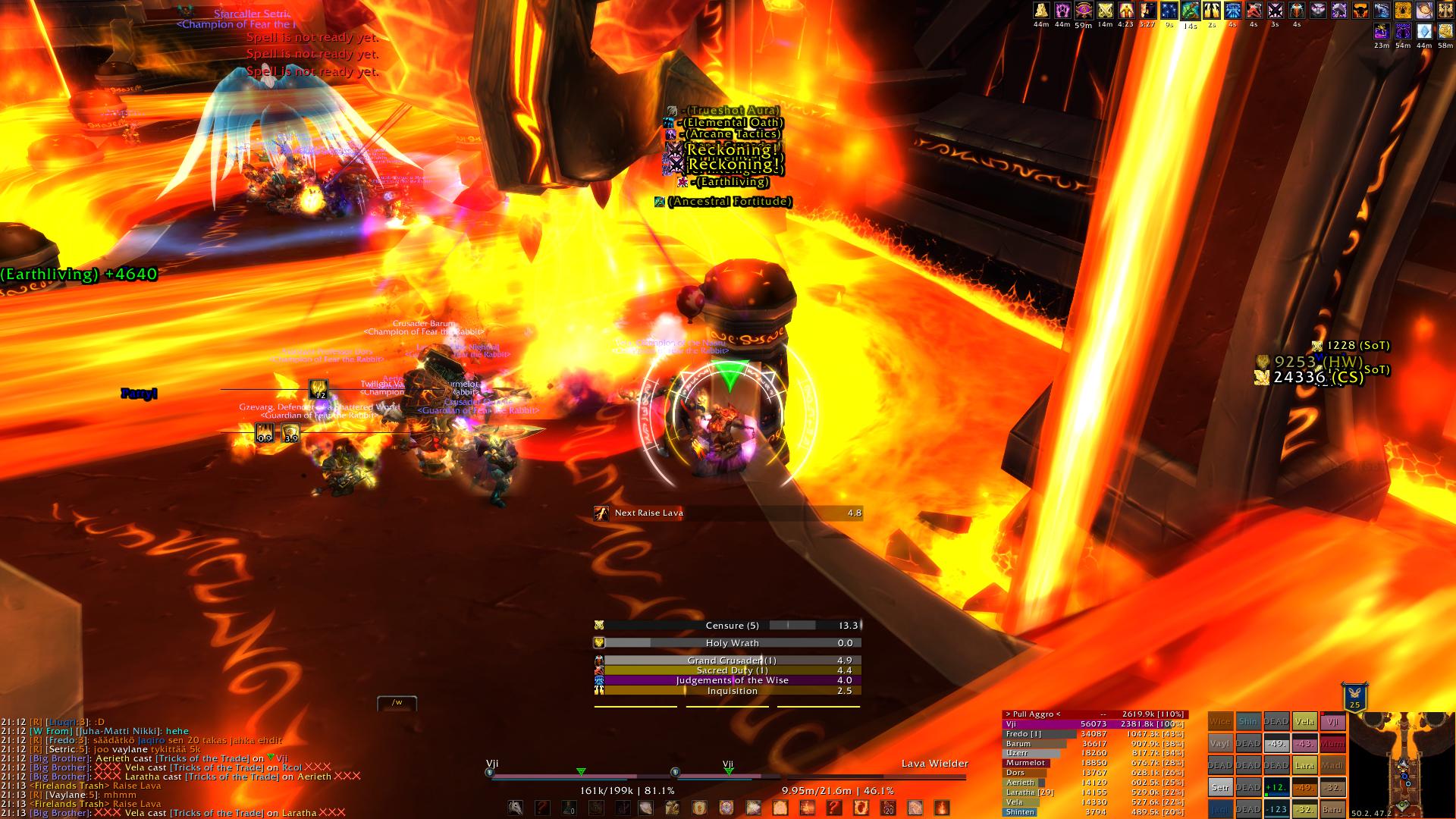
Task: Open the whisper chat input box
Action: tap(397, 703)
